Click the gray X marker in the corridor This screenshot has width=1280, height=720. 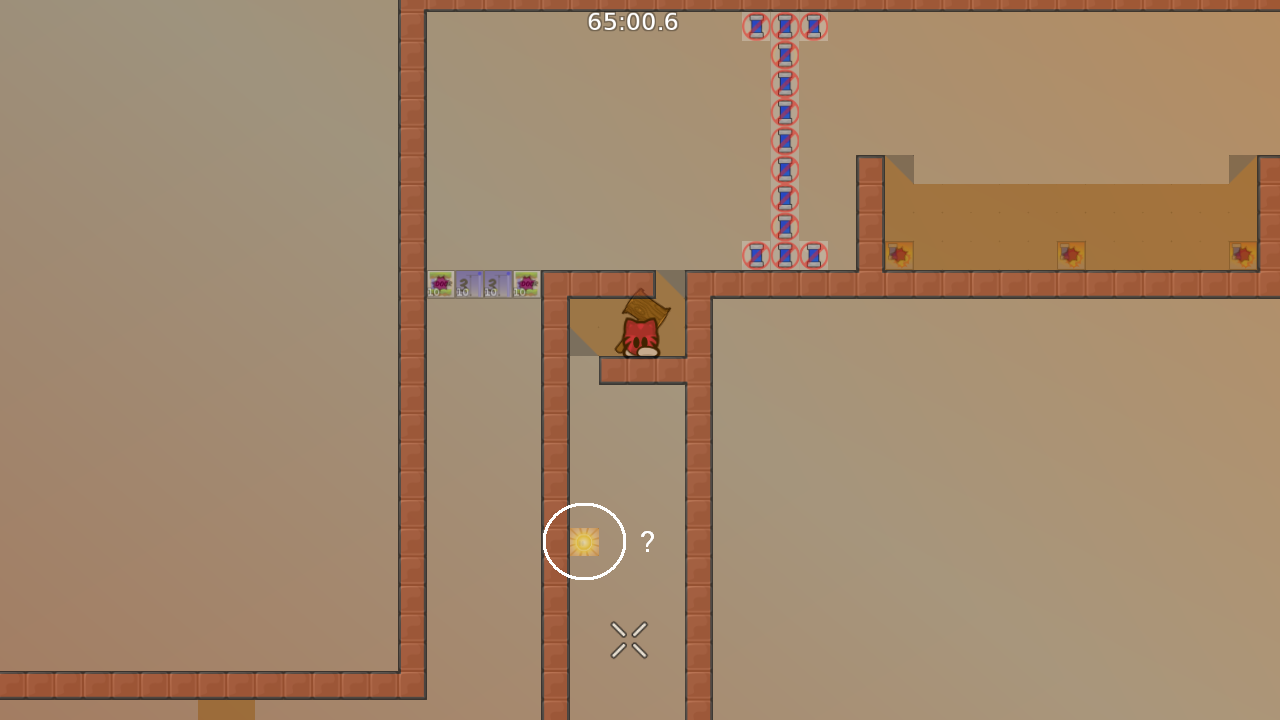[628, 639]
